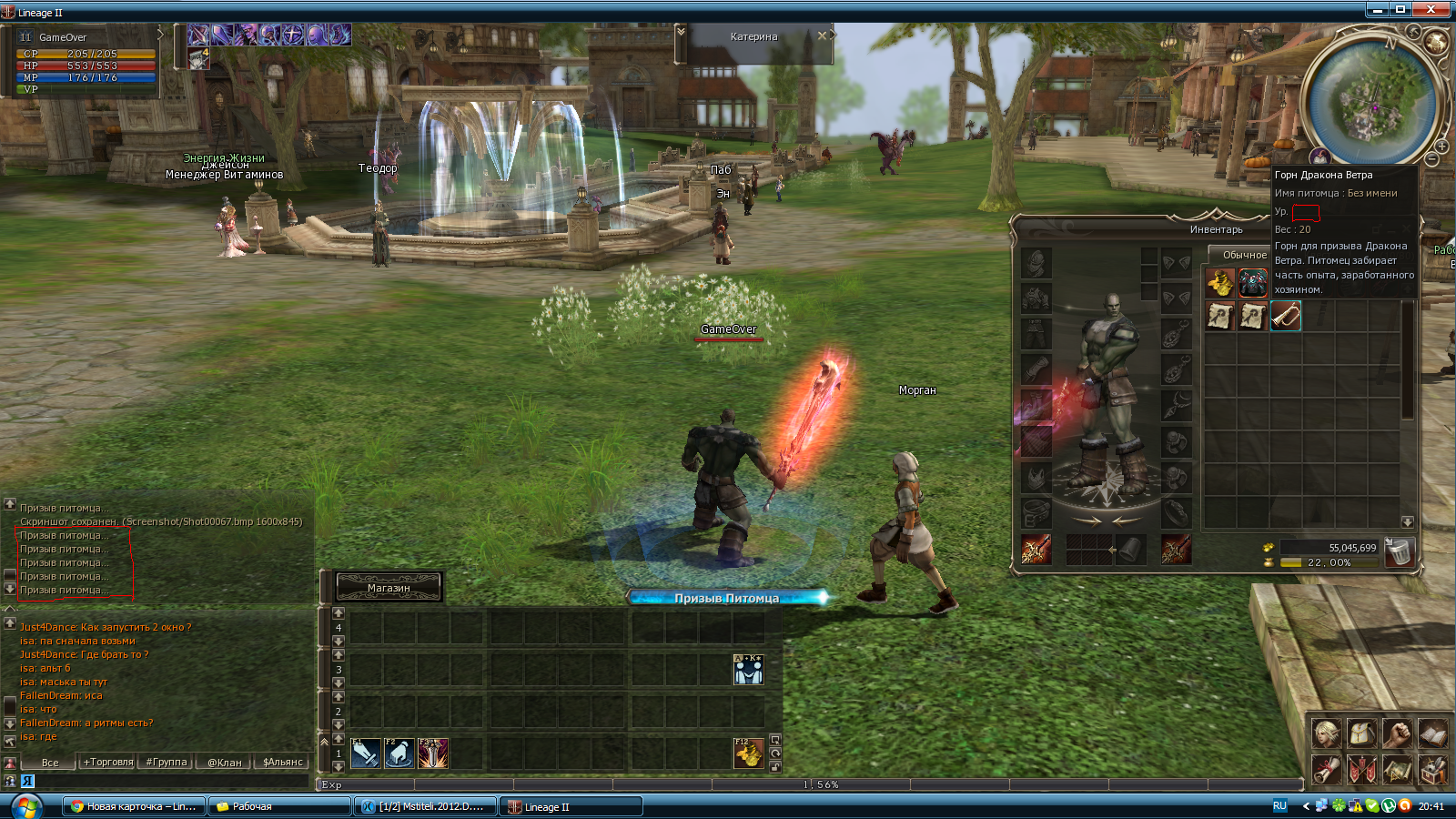Click the inventory trash bin
This screenshot has width=1456, height=819.
[1399, 552]
